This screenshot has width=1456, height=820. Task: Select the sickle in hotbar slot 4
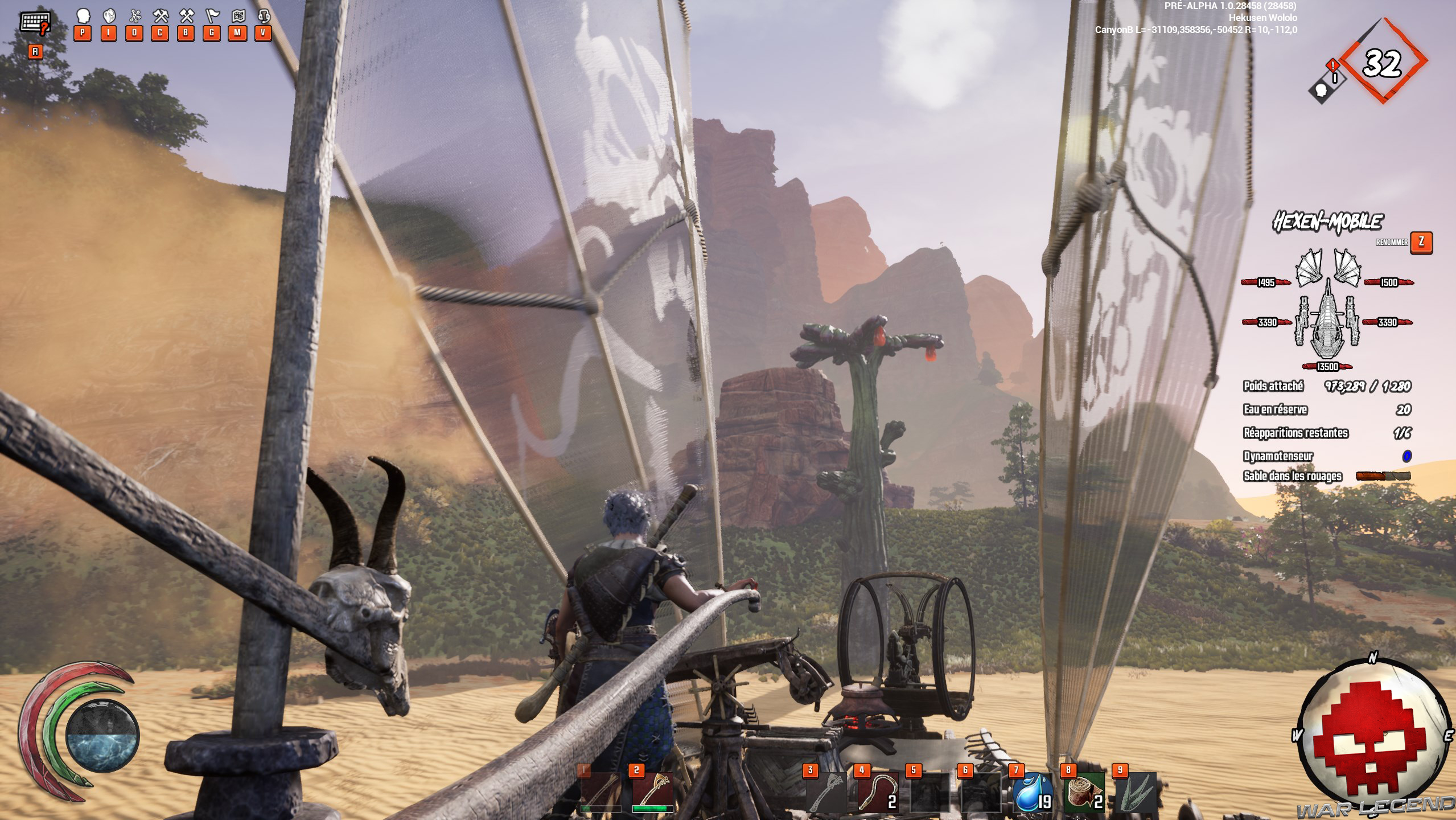pos(877,792)
